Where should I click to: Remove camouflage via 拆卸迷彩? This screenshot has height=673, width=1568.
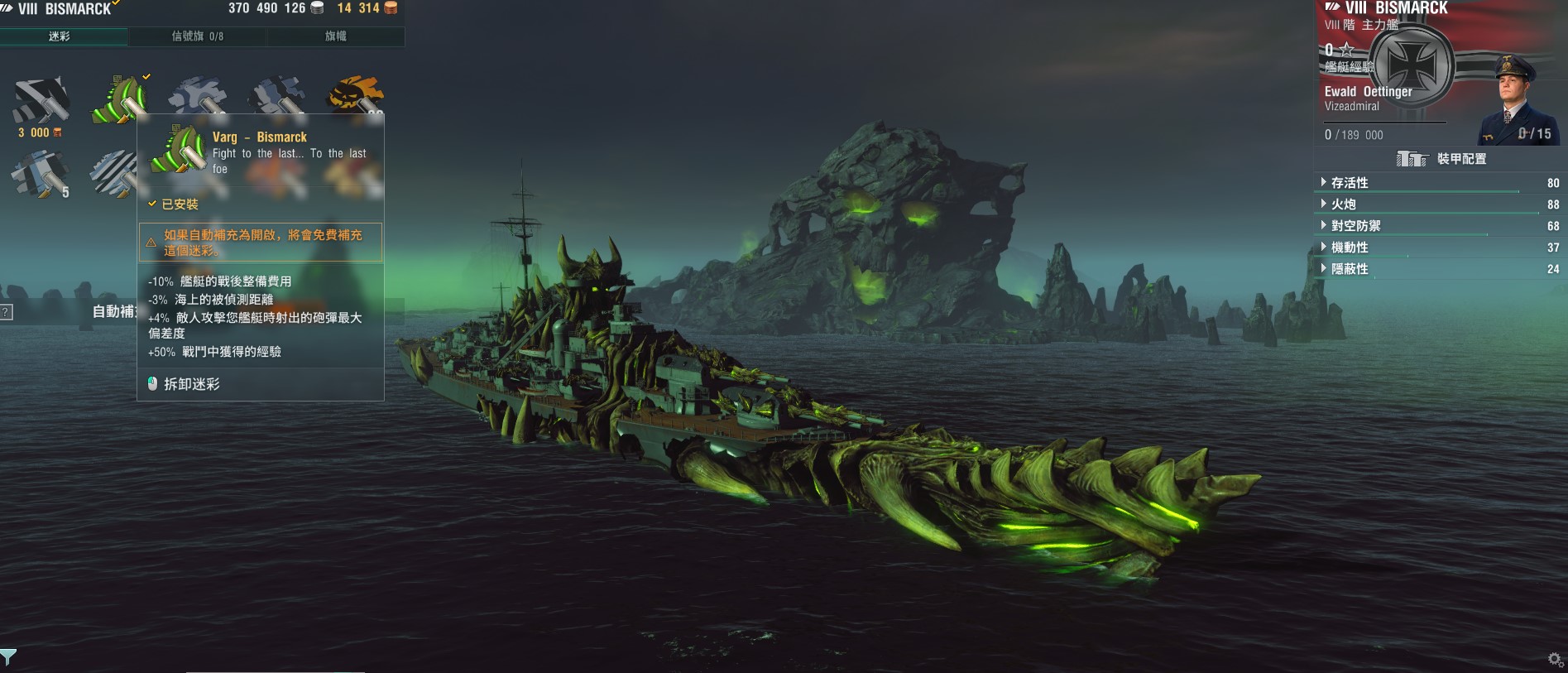coord(192,384)
